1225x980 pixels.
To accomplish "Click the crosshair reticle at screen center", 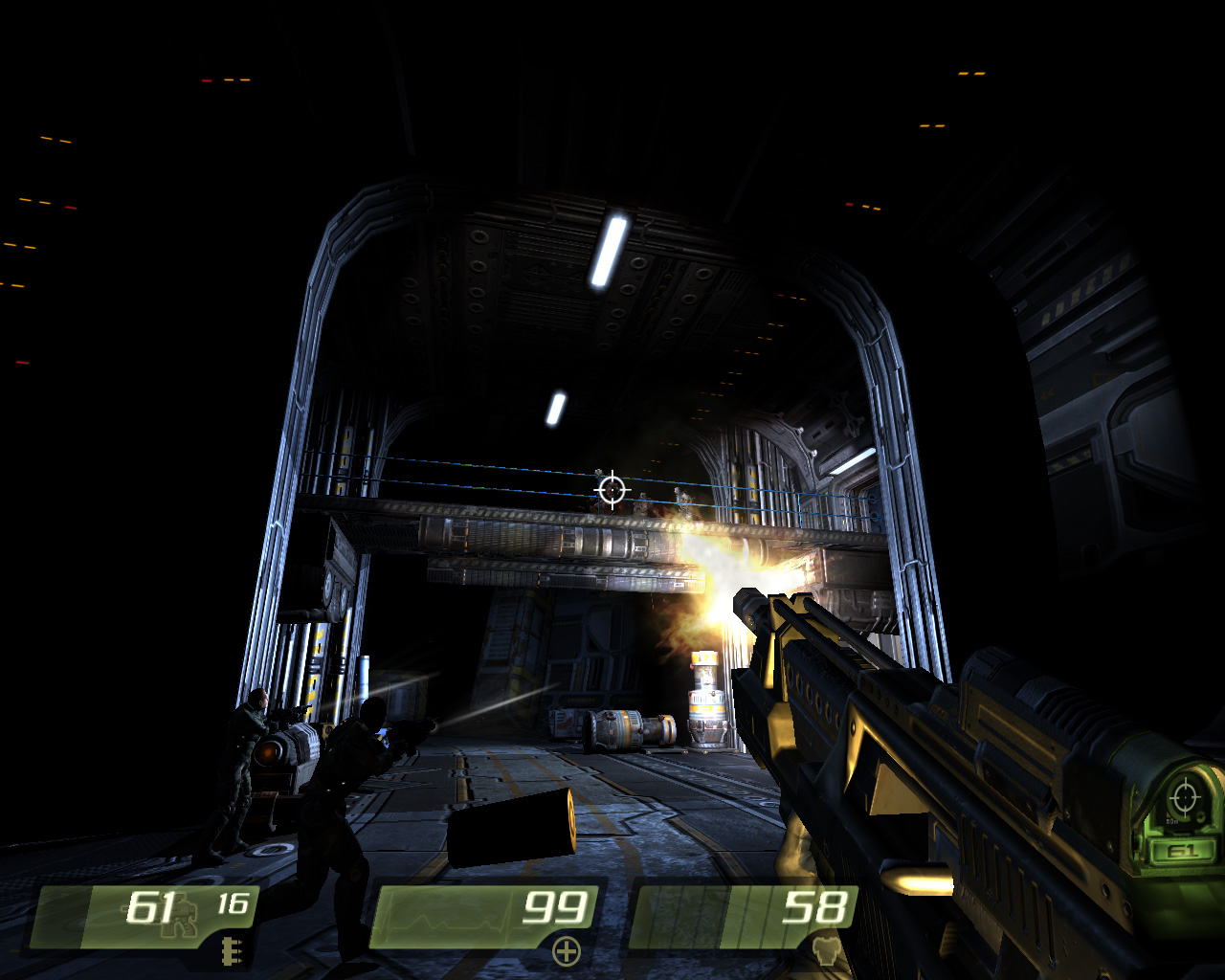I will tap(612, 490).
